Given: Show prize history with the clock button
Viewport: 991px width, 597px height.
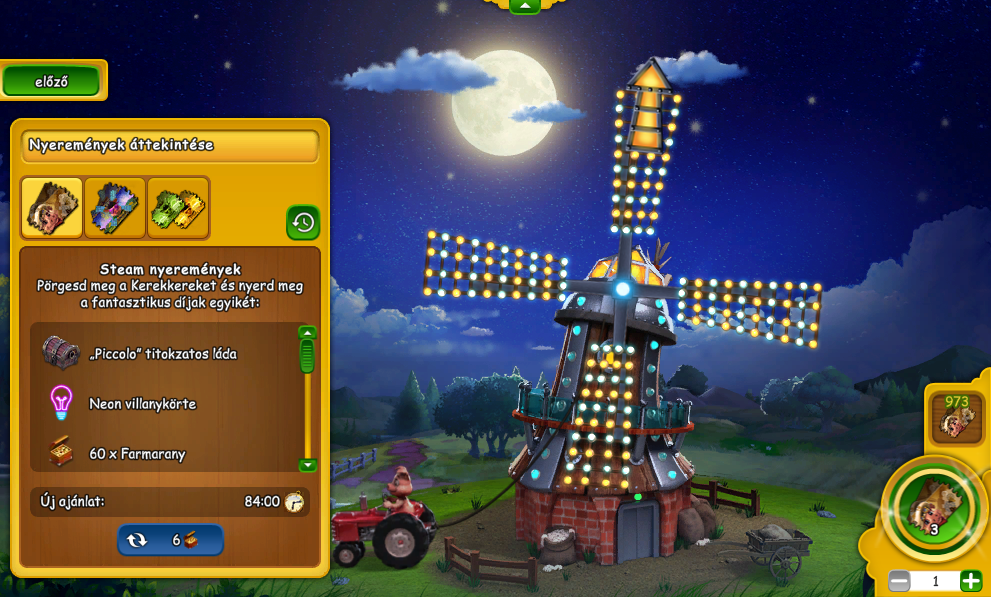Looking at the screenshot, I should [x=303, y=222].
